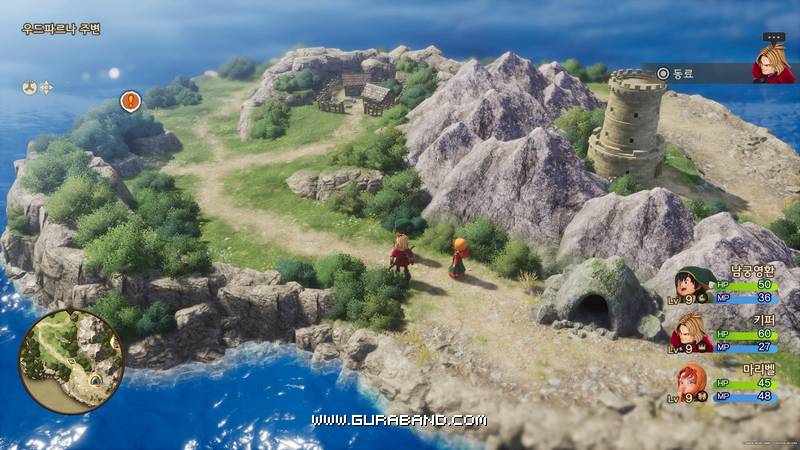Click the diamond-shaped compass status icon
800x450 pixels.
tap(46, 87)
